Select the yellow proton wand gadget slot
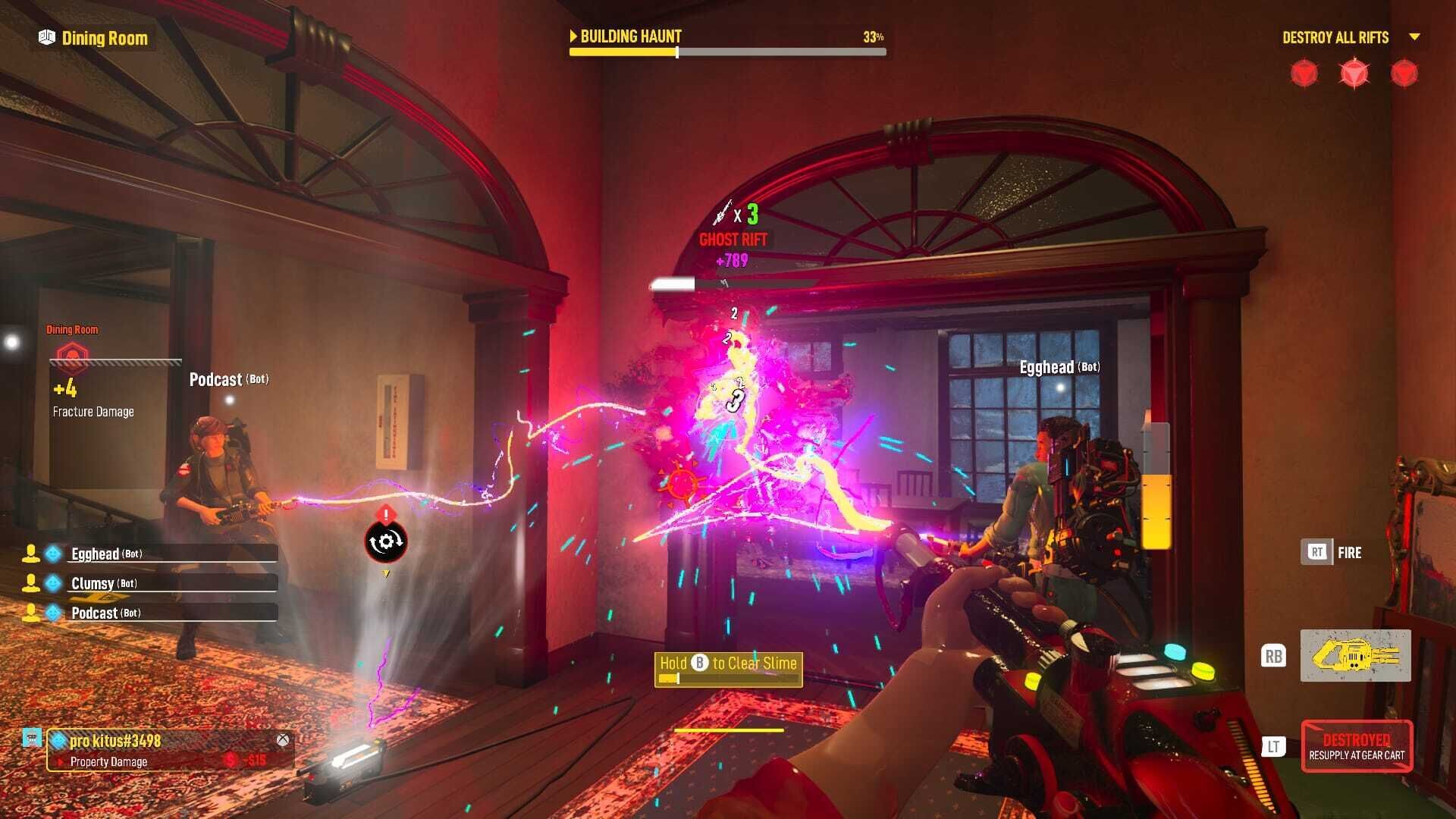The height and width of the screenshot is (819, 1456). 1355,655
